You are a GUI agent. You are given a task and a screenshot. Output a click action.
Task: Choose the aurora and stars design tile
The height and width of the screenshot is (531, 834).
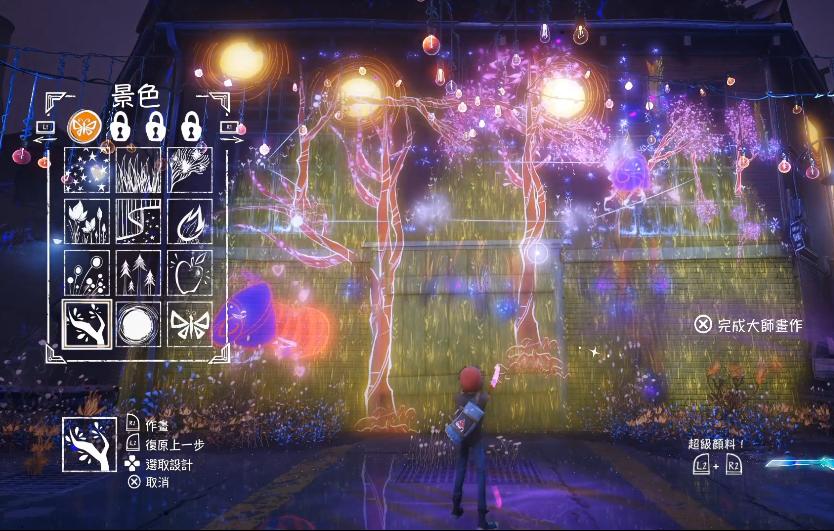pos(138,222)
